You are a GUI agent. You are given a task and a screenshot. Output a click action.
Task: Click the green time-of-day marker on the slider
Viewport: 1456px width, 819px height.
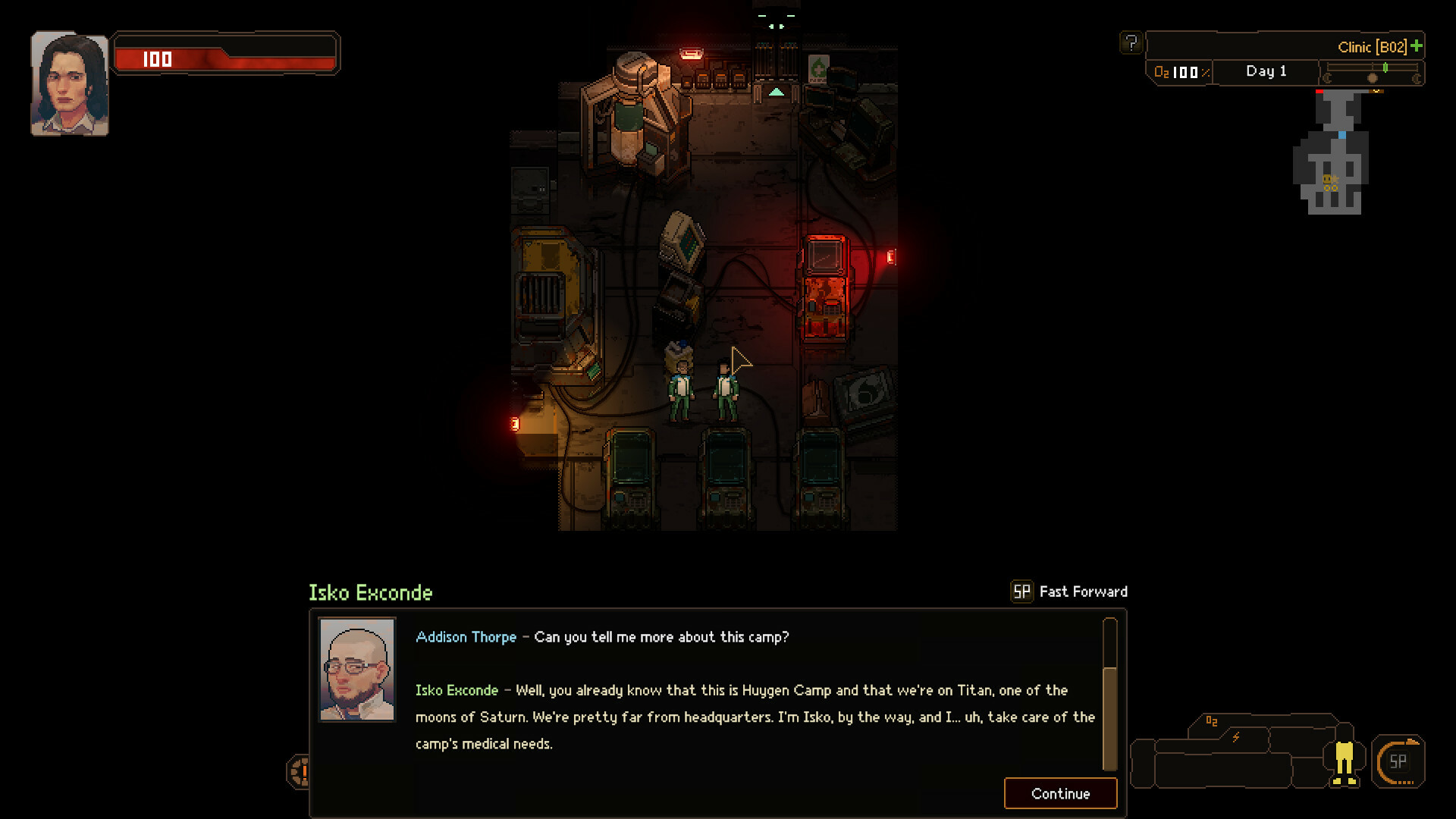click(1385, 67)
